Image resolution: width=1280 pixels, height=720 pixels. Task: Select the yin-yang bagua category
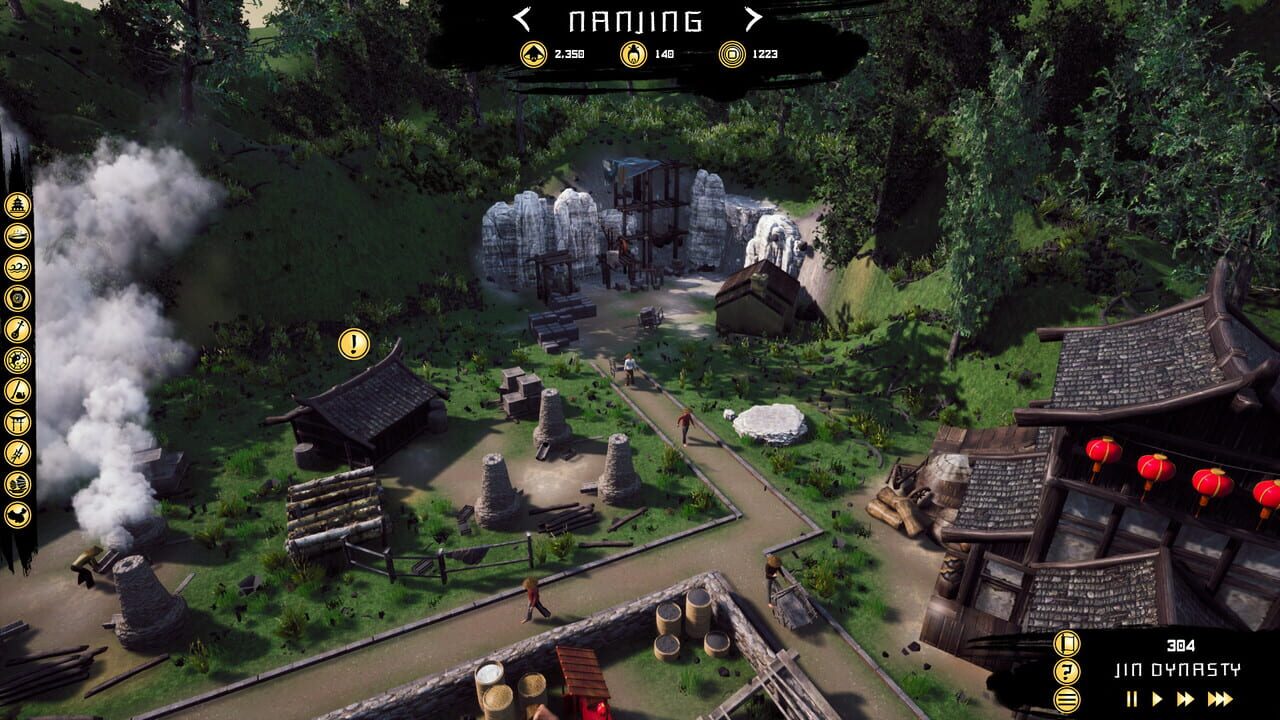click(x=17, y=360)
